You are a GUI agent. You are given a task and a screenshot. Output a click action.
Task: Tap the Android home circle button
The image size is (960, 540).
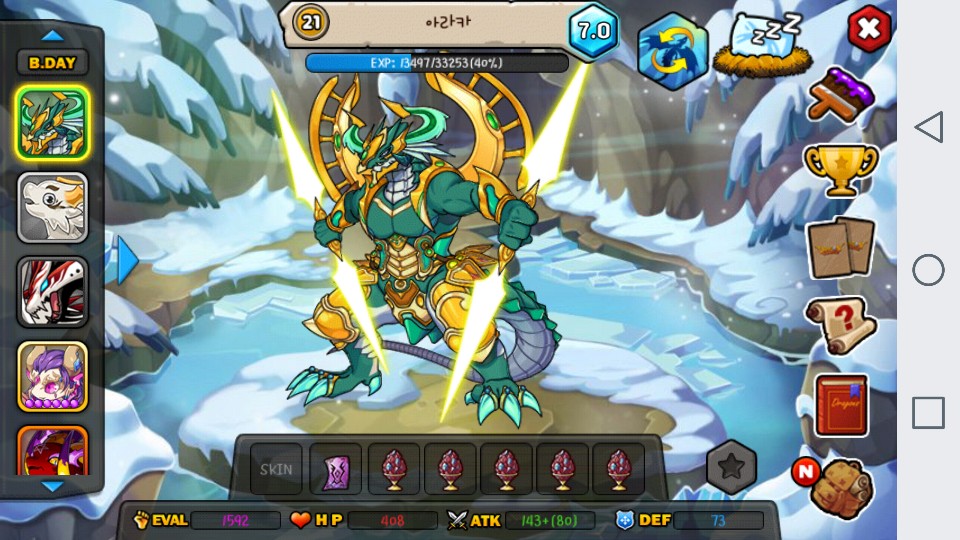click(928, 270)
